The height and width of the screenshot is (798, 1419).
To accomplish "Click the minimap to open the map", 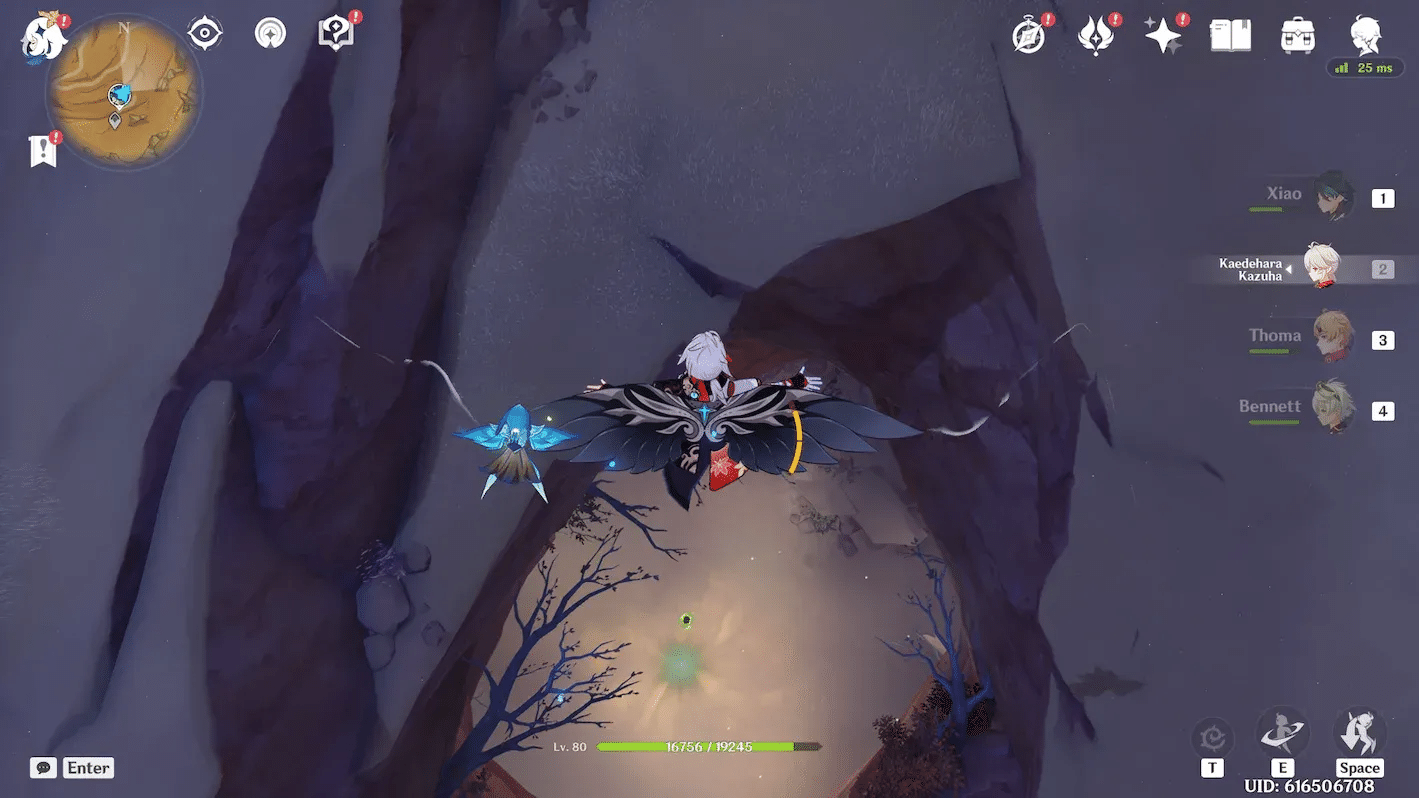I will tap(120, 93).
